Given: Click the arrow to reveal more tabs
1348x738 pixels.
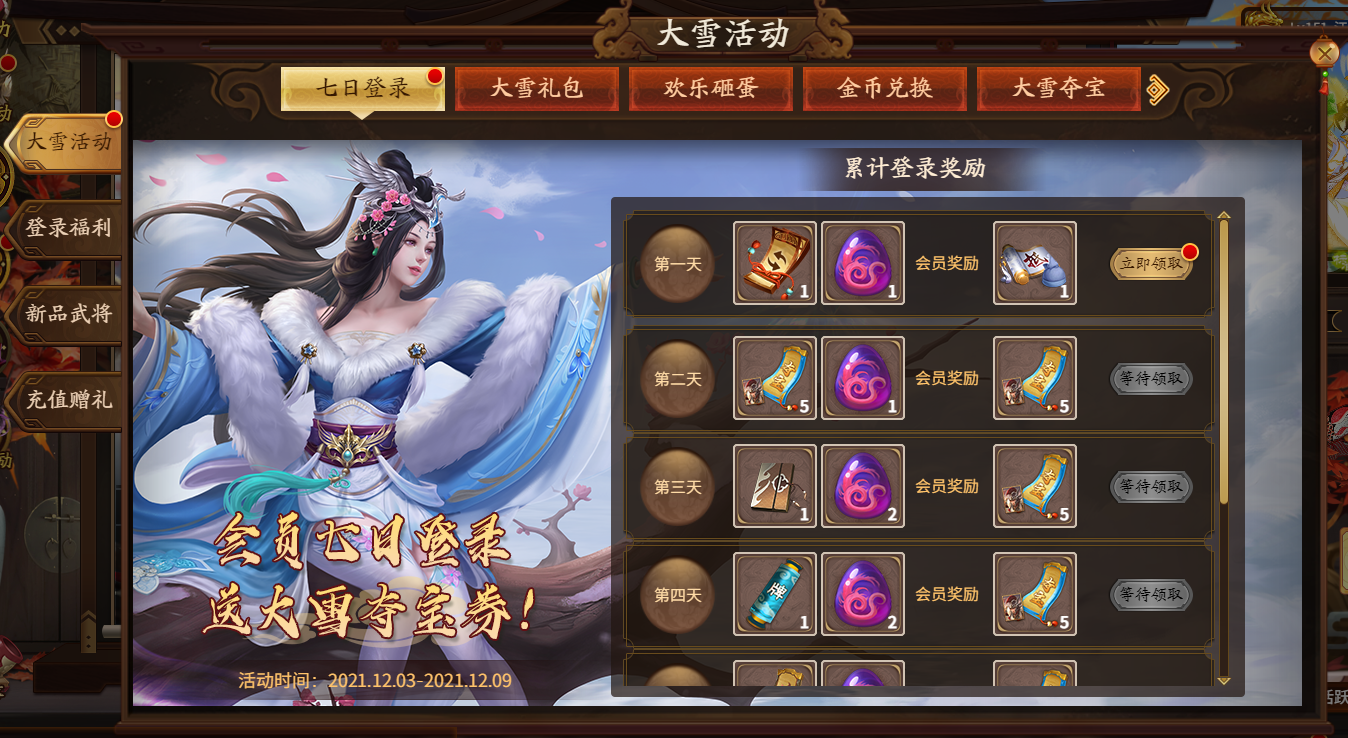Looking at the screenshot, I should coord(1158,90).
